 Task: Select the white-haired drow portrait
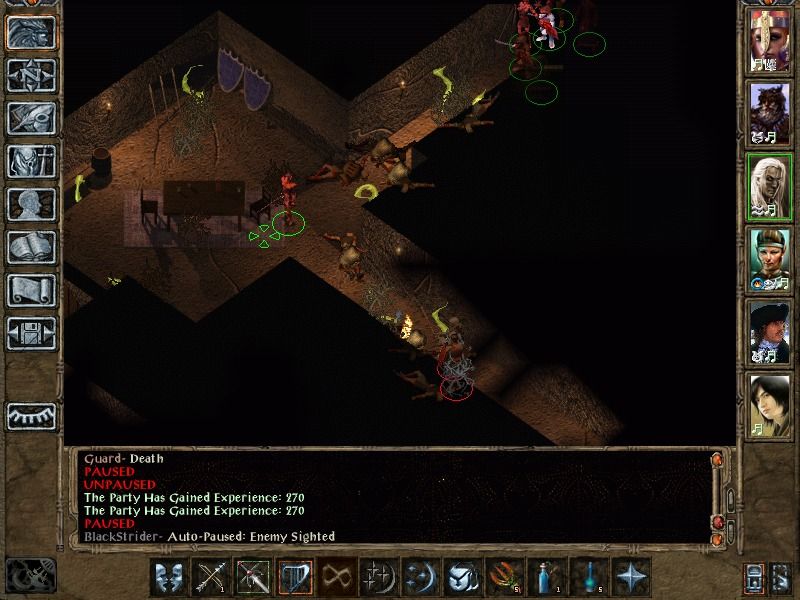pyautogui.click(x=770, y=187)
